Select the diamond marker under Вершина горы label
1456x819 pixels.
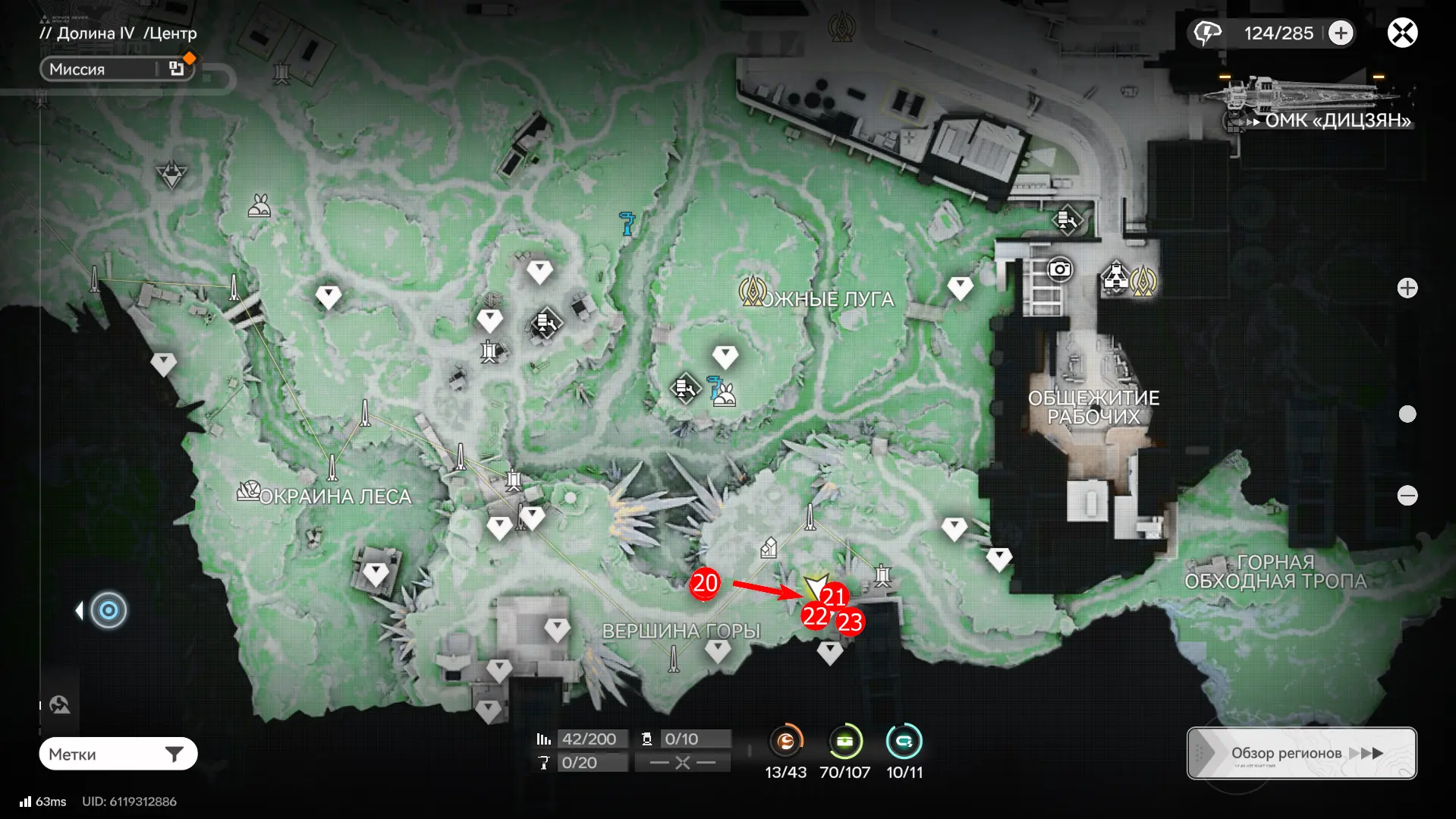tap(718, 650)
